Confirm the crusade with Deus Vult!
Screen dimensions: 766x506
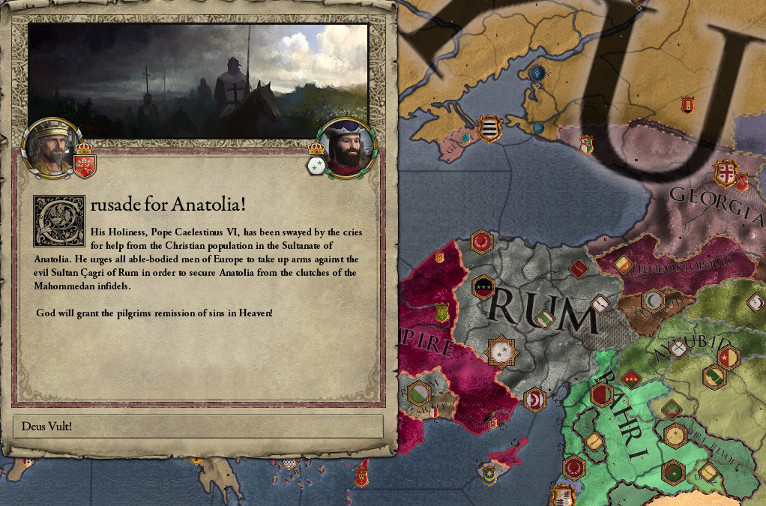pyautogui.click(x=197, y=425)
